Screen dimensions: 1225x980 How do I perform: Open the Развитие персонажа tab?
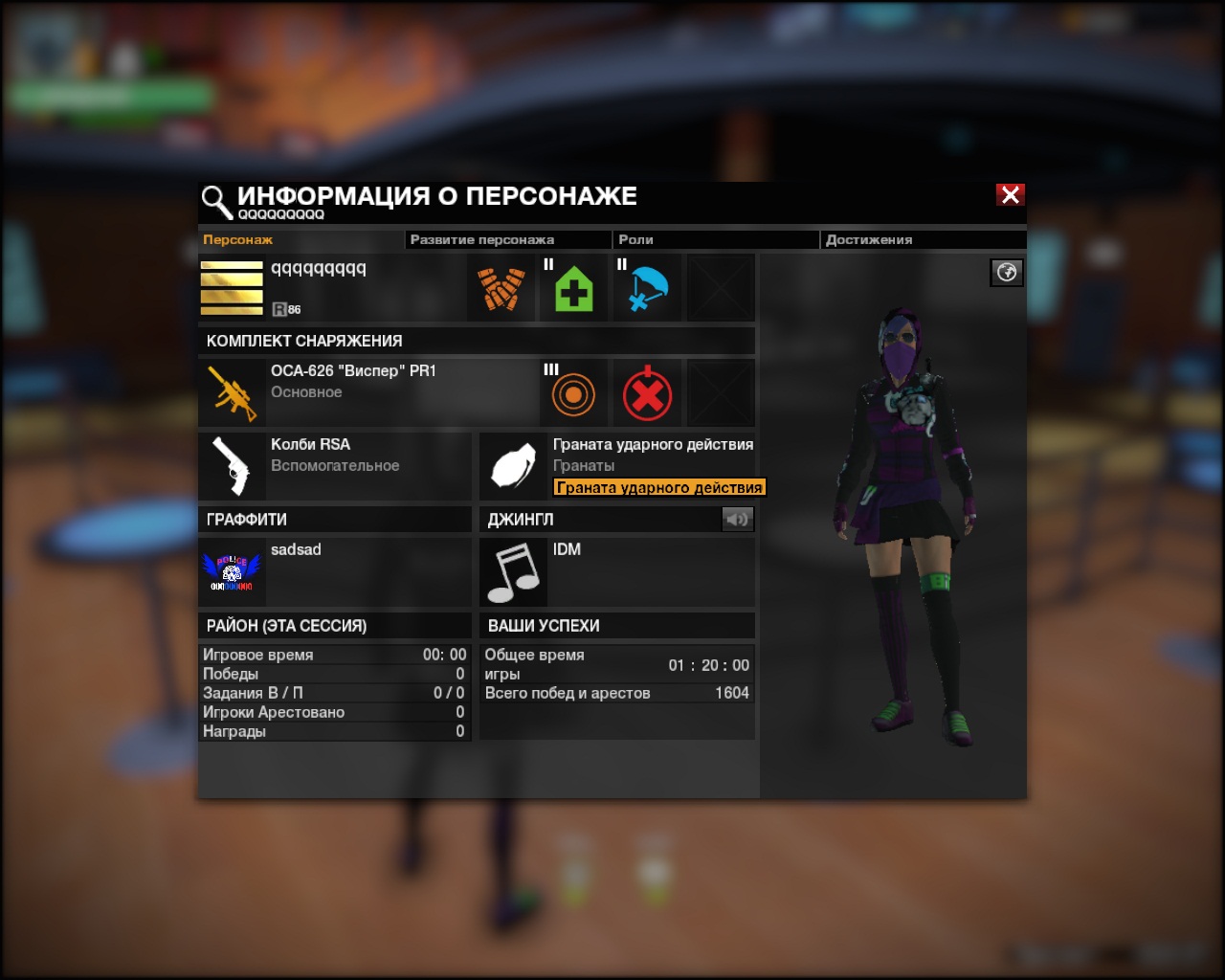481,240
